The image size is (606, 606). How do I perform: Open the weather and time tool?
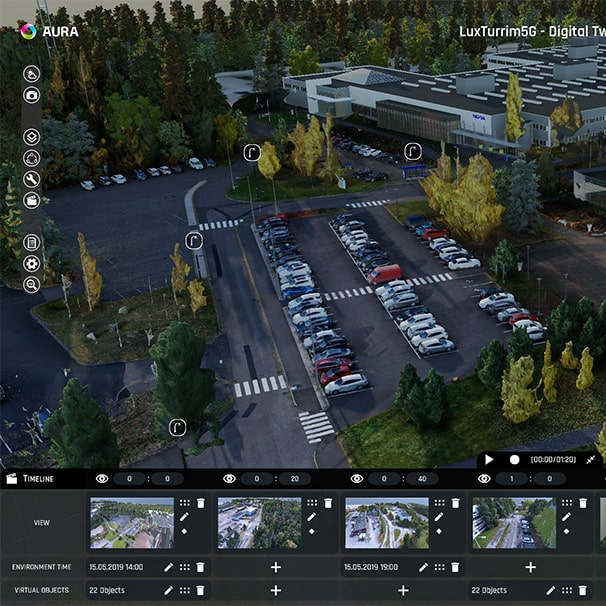point(32,73)
